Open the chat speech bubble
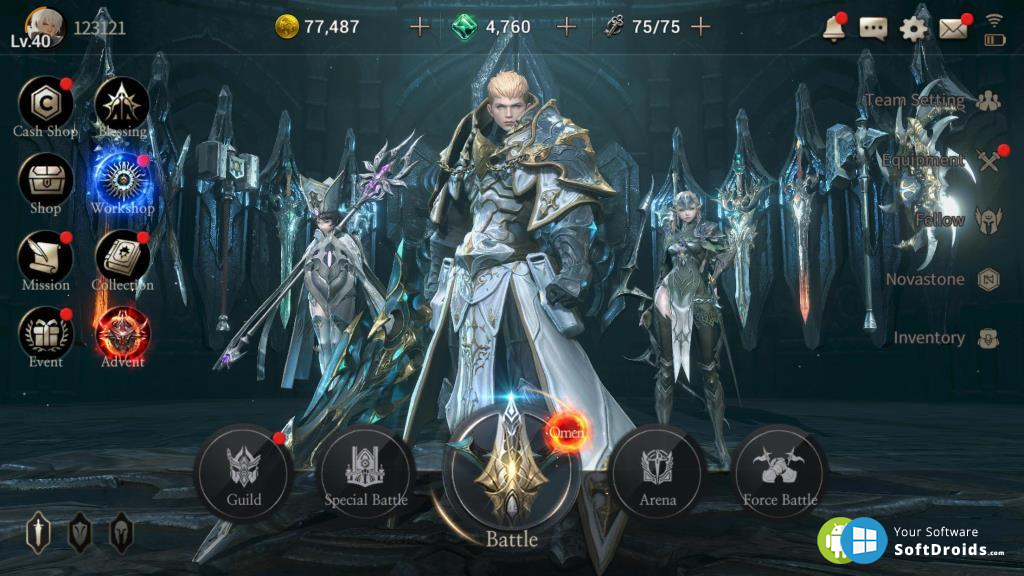This screenshot has height=576, width=1024. point(873,28)
